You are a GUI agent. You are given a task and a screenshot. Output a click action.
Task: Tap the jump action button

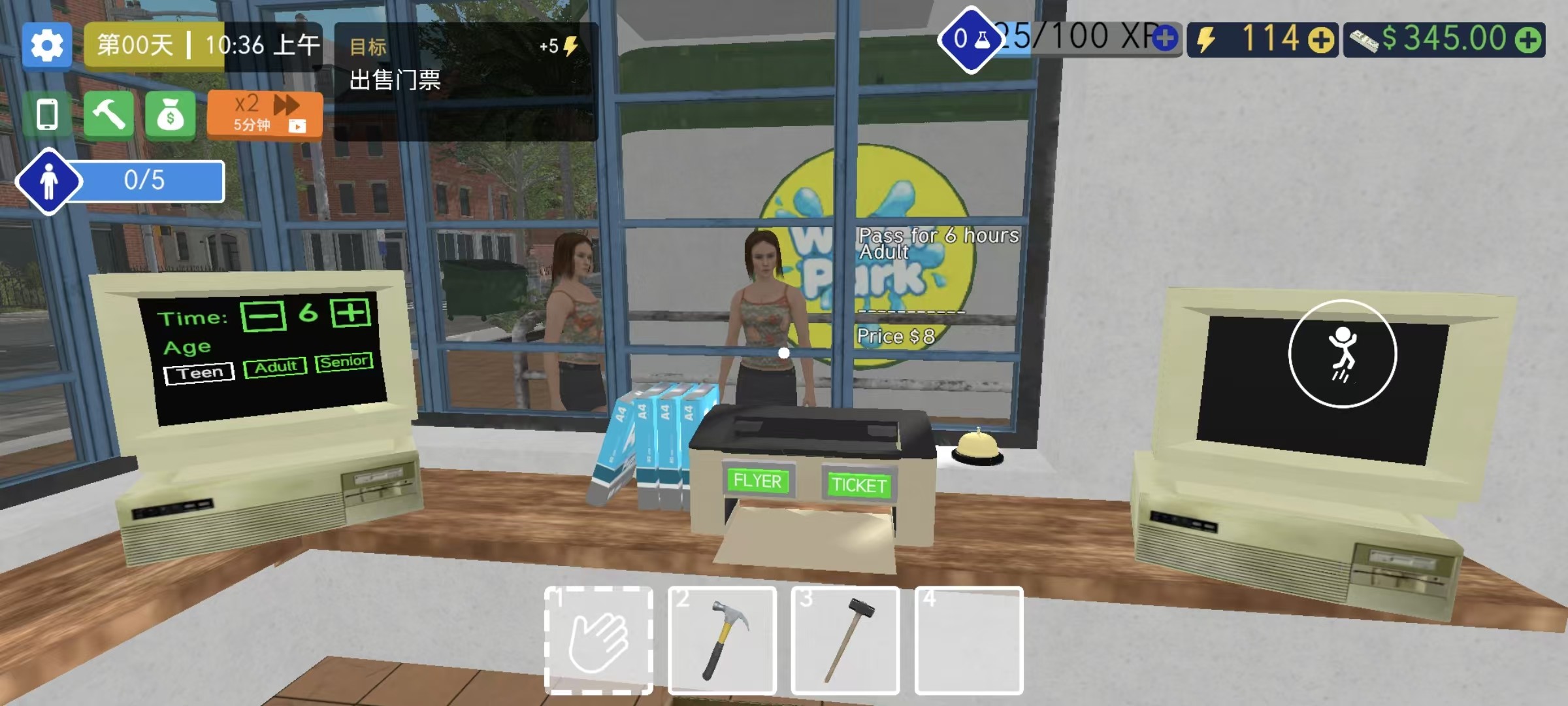1343,354
